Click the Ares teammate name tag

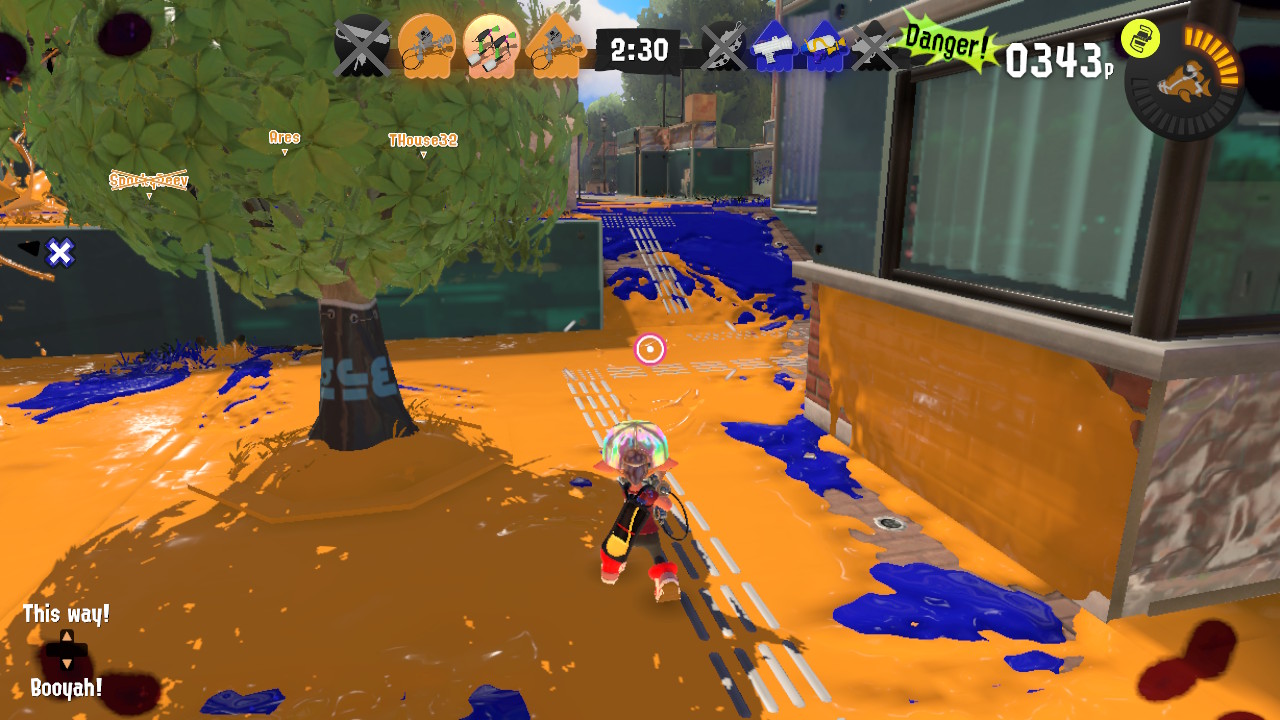284,138
